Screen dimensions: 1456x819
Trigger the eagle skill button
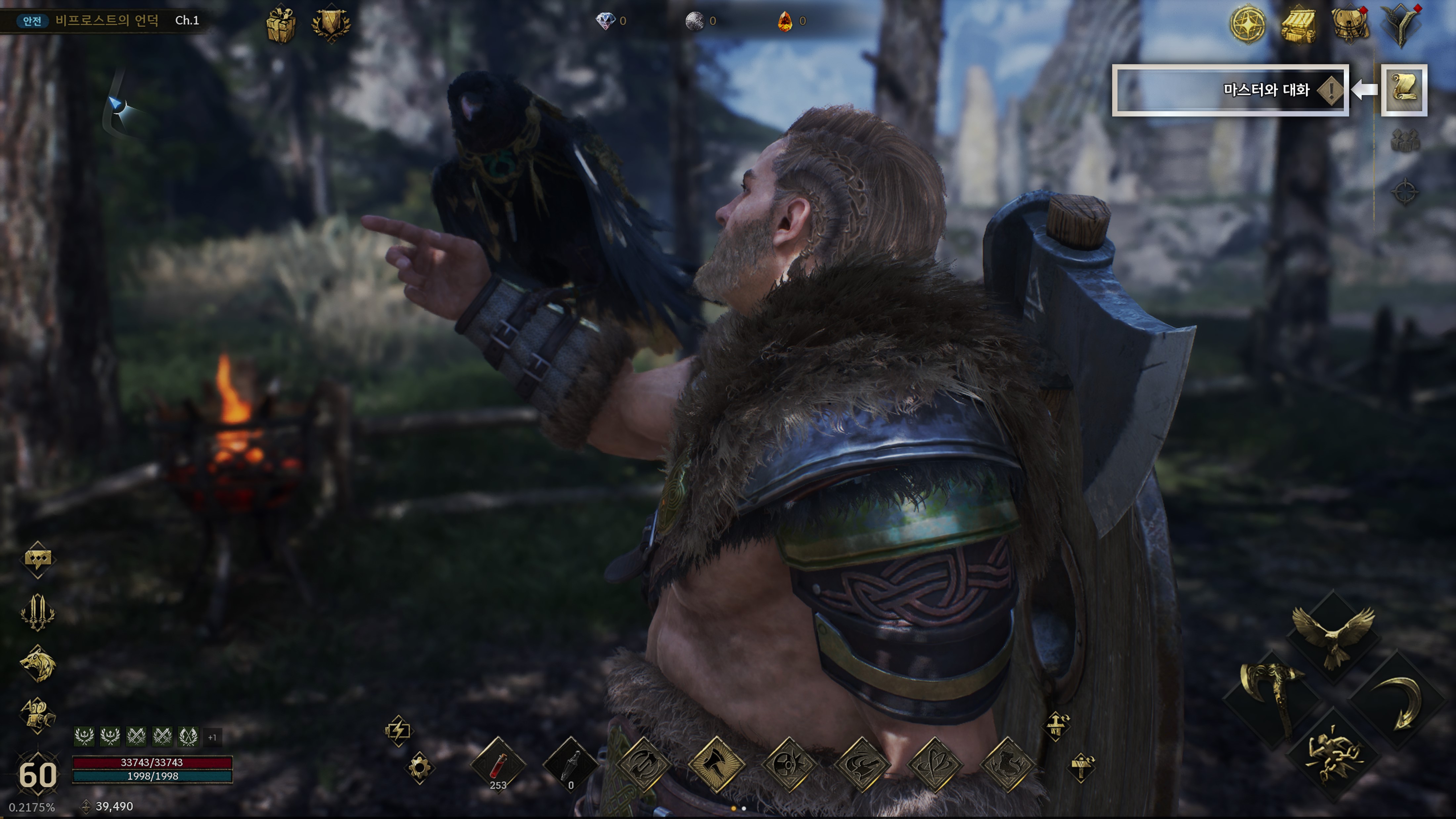[x=1333, y=636]
